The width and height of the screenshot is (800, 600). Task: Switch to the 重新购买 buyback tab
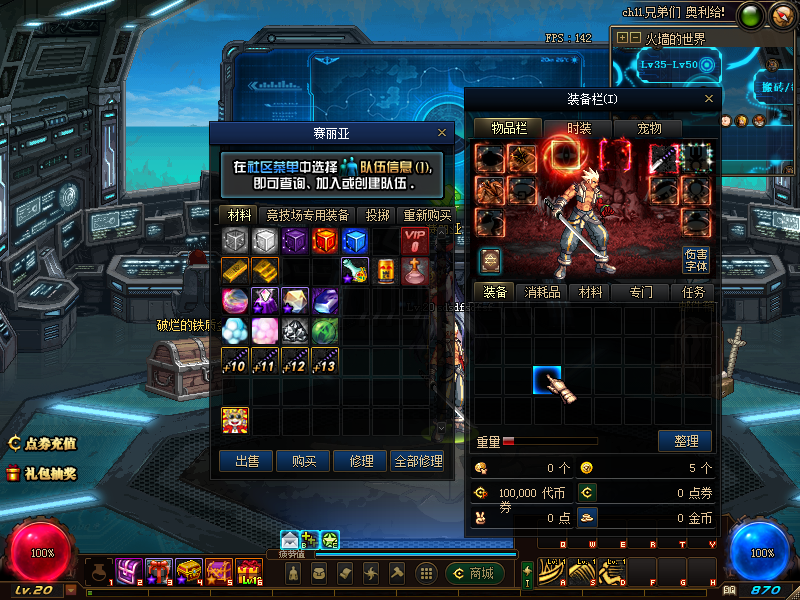click(426, 215)
